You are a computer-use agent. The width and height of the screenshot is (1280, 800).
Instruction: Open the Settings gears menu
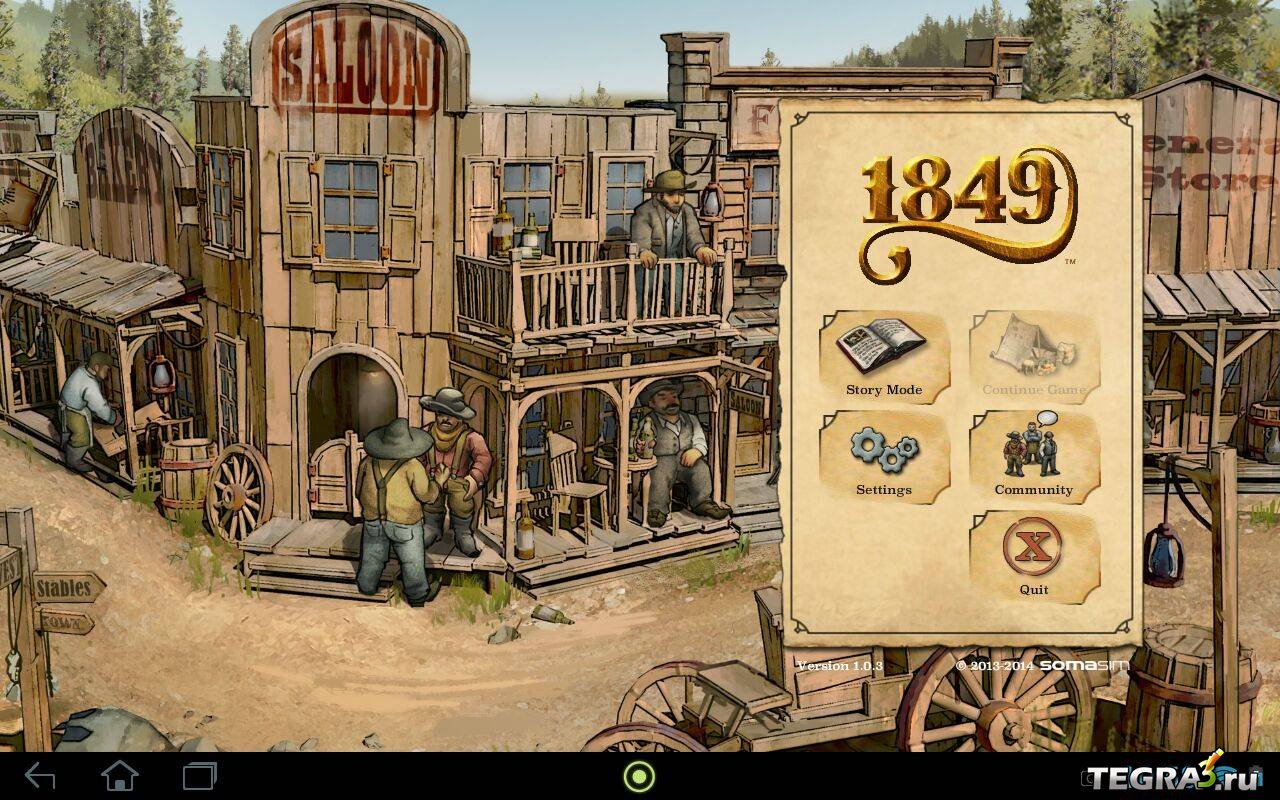pos(884,457)
